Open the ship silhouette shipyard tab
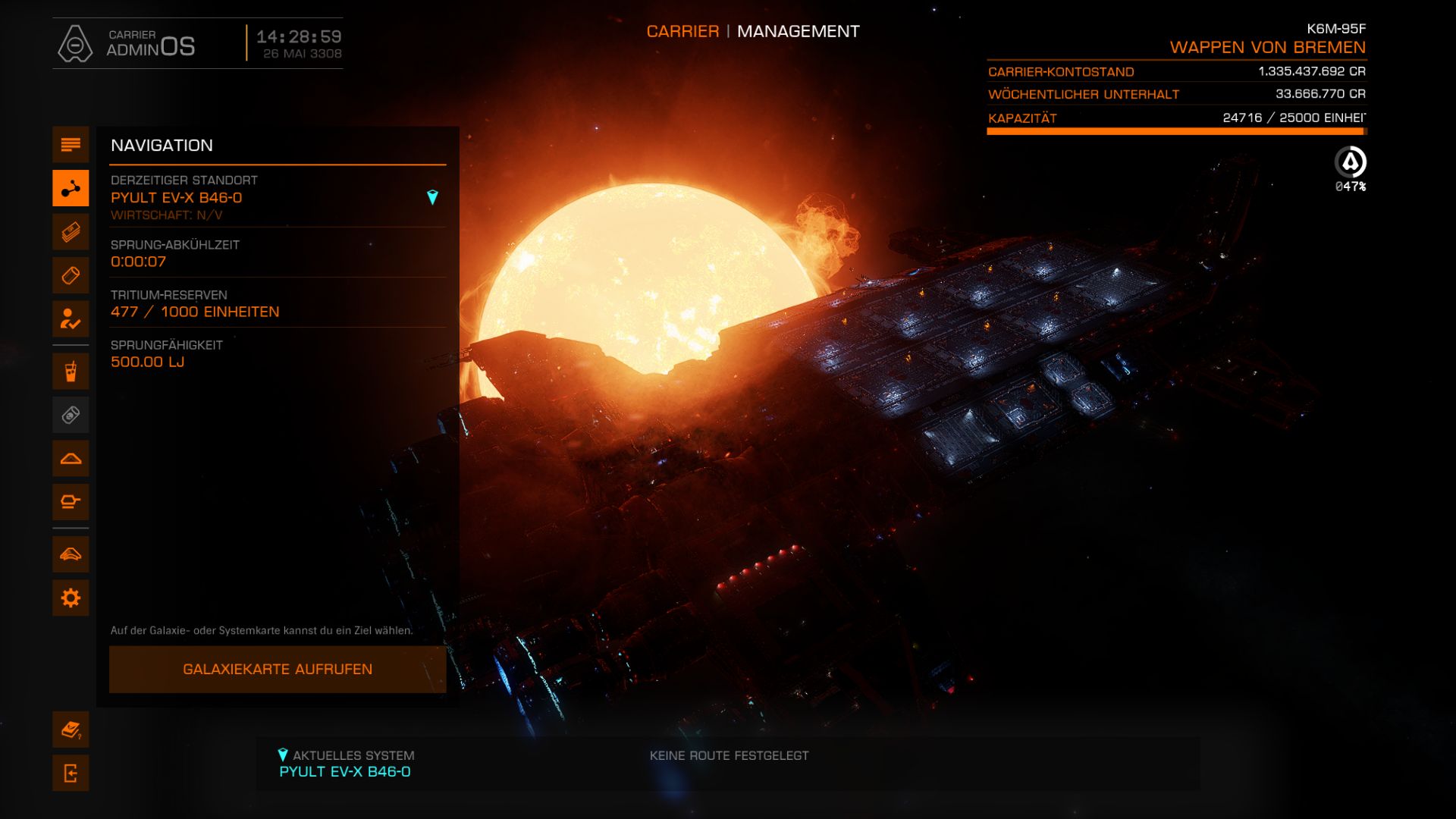 [x=71, y=459]
